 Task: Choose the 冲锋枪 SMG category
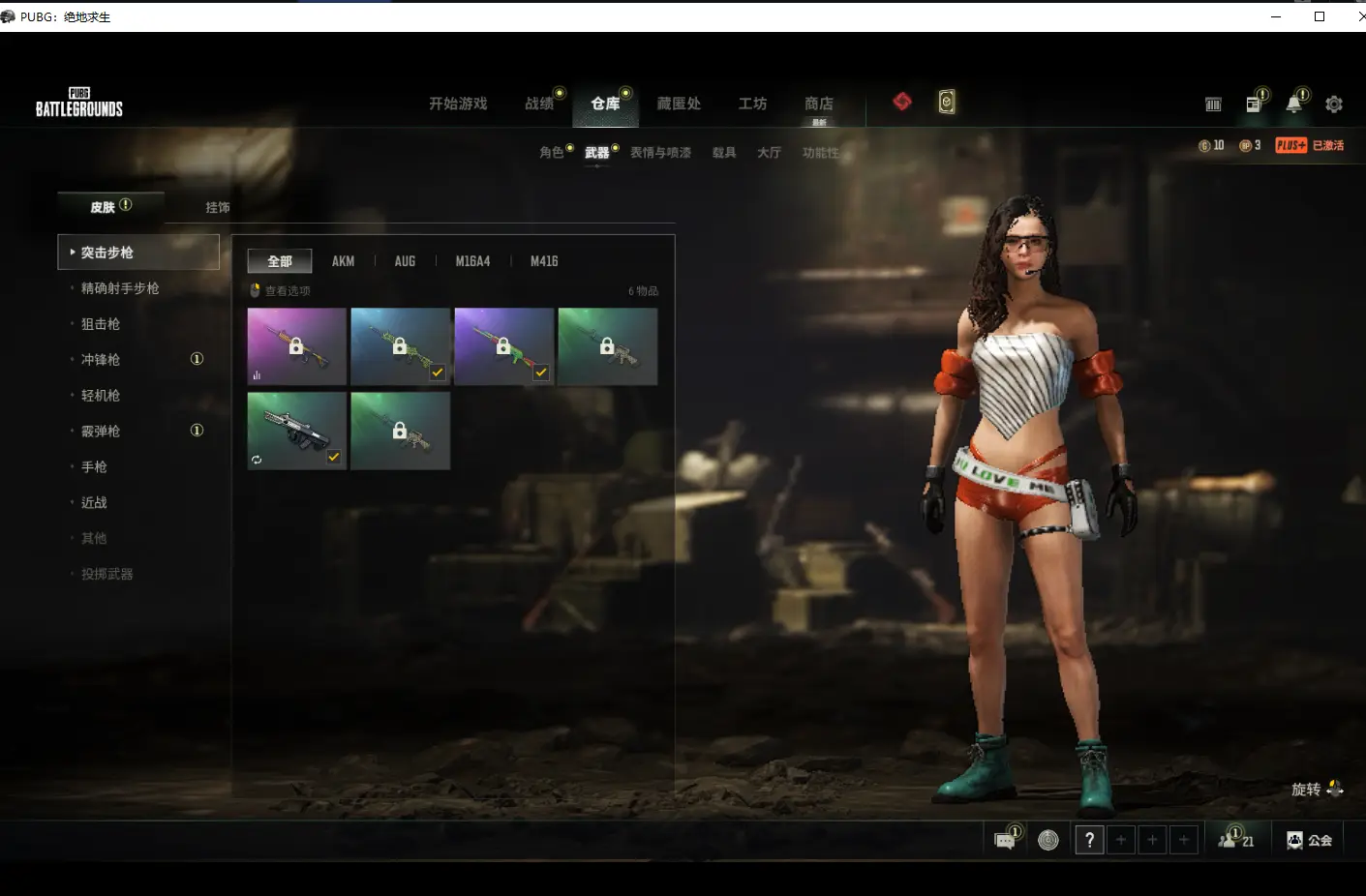[101, 360]
